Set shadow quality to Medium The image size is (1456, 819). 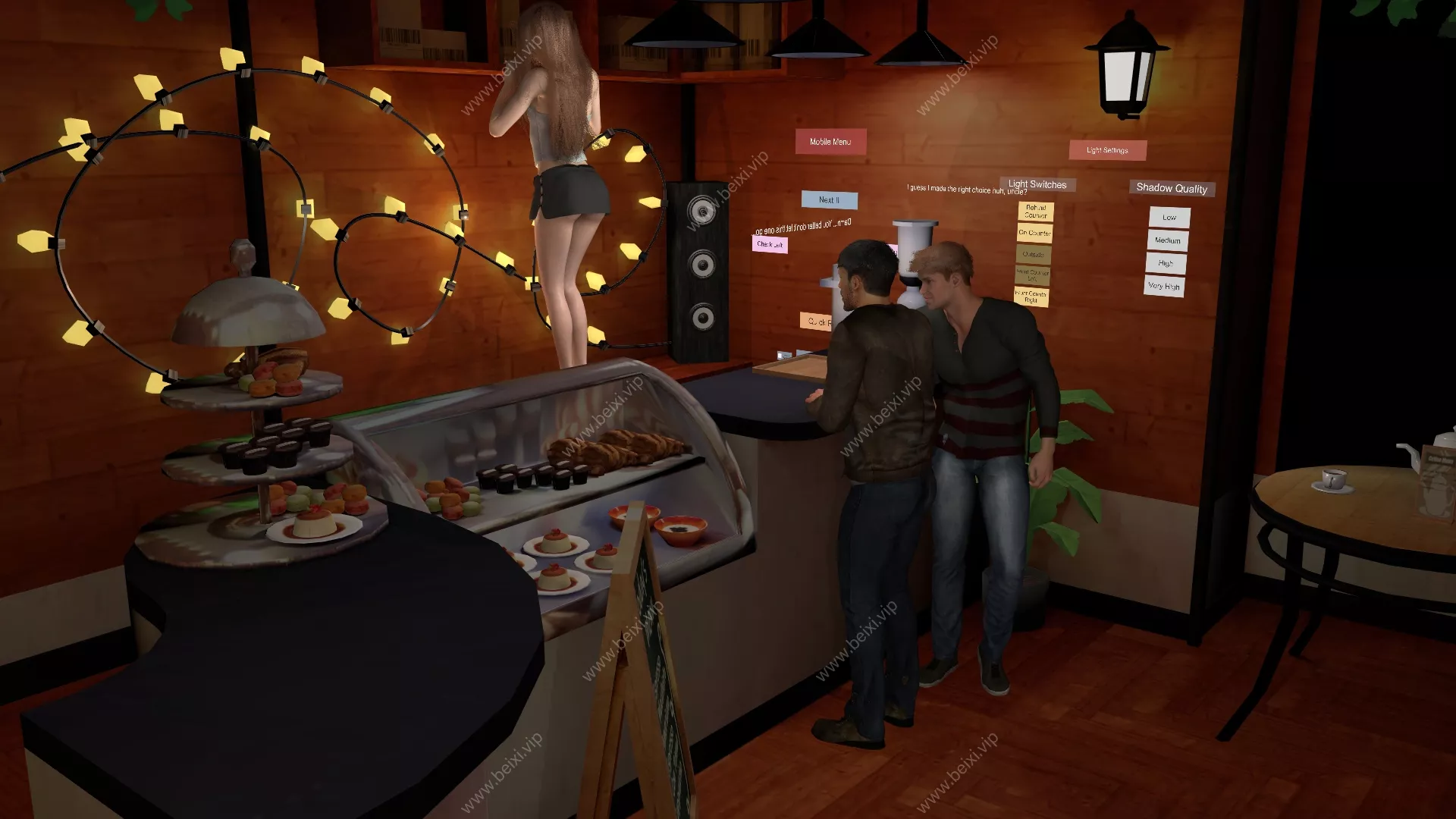tap(1167, 240)
